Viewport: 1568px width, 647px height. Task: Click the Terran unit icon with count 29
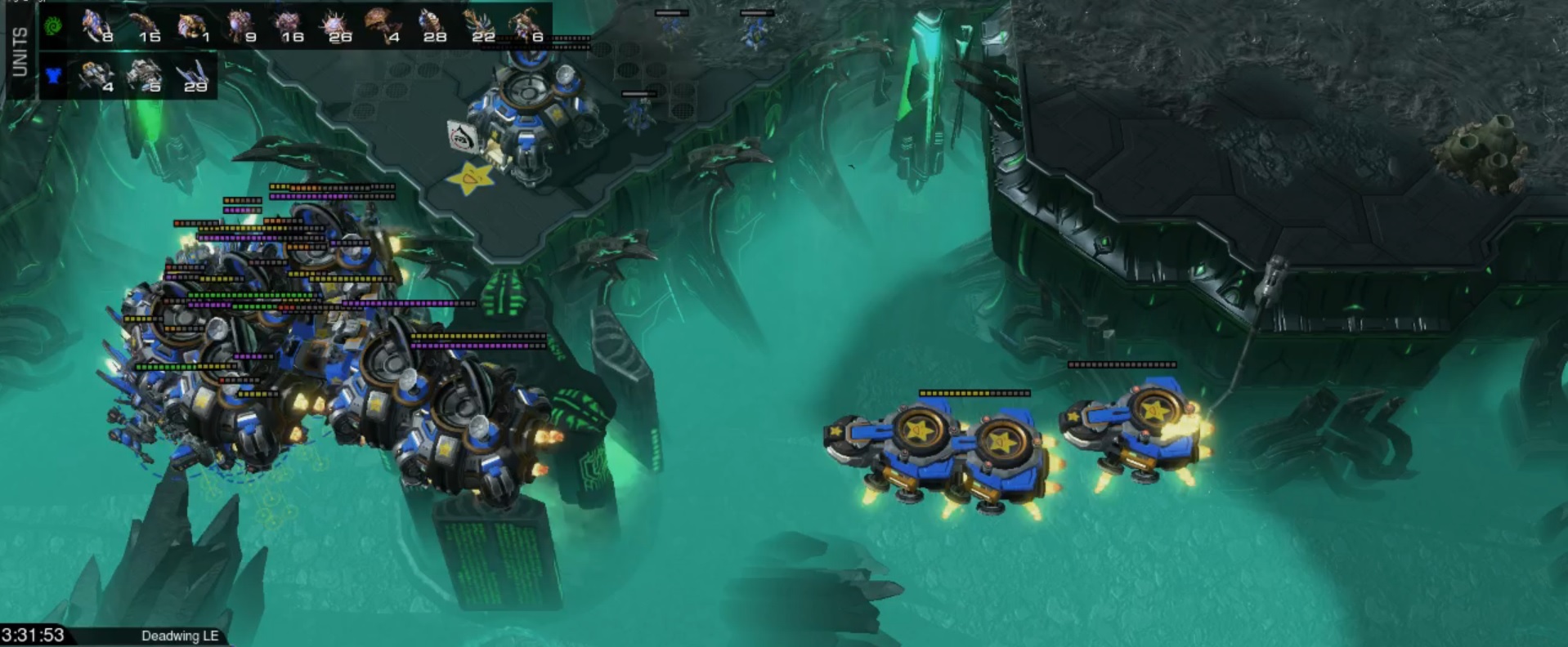(192, 76)
